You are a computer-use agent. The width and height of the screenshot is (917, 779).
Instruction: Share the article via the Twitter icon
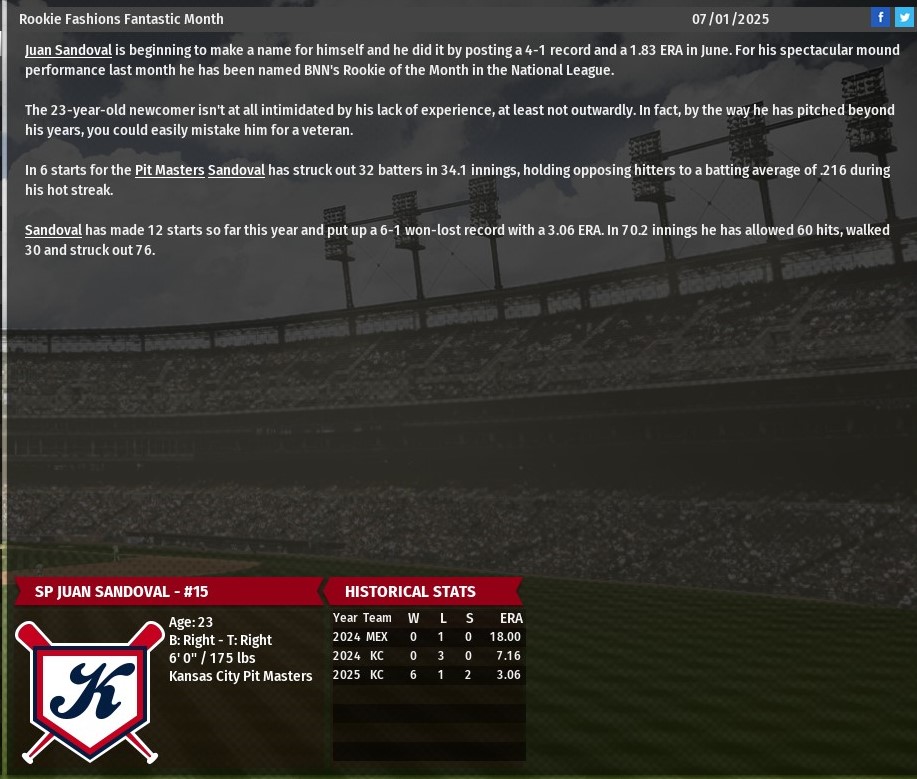(904, 17)
